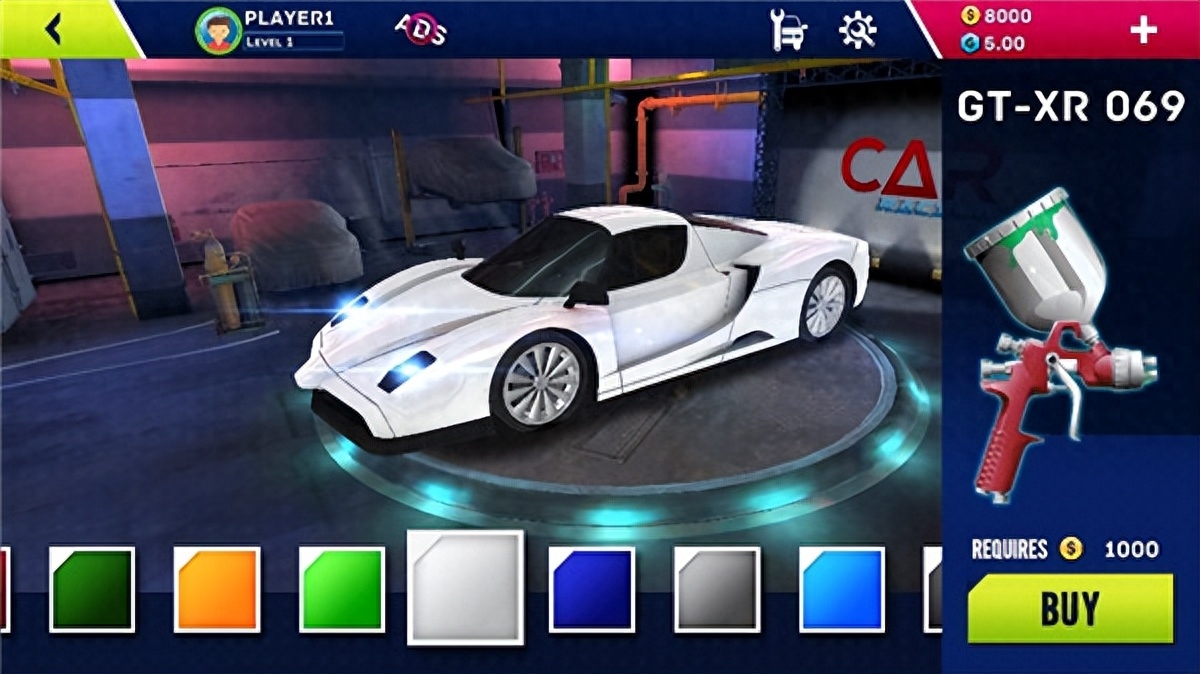Screen dimensions: 1200x674
Task: Open the gear settings menu
Action: click(x=857, y=30)
